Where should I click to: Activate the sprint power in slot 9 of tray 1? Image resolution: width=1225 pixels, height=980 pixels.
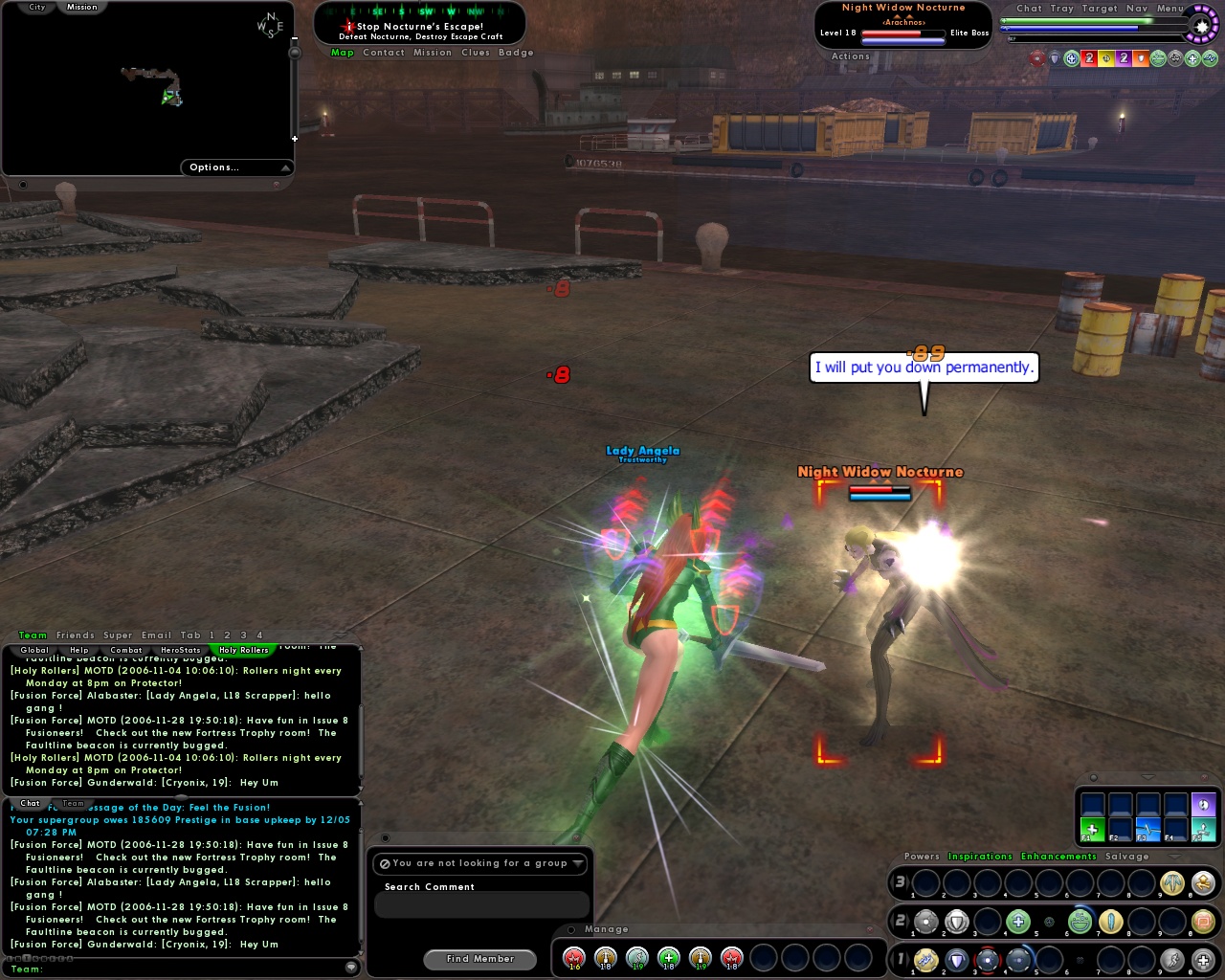(x=1173, y=961)
